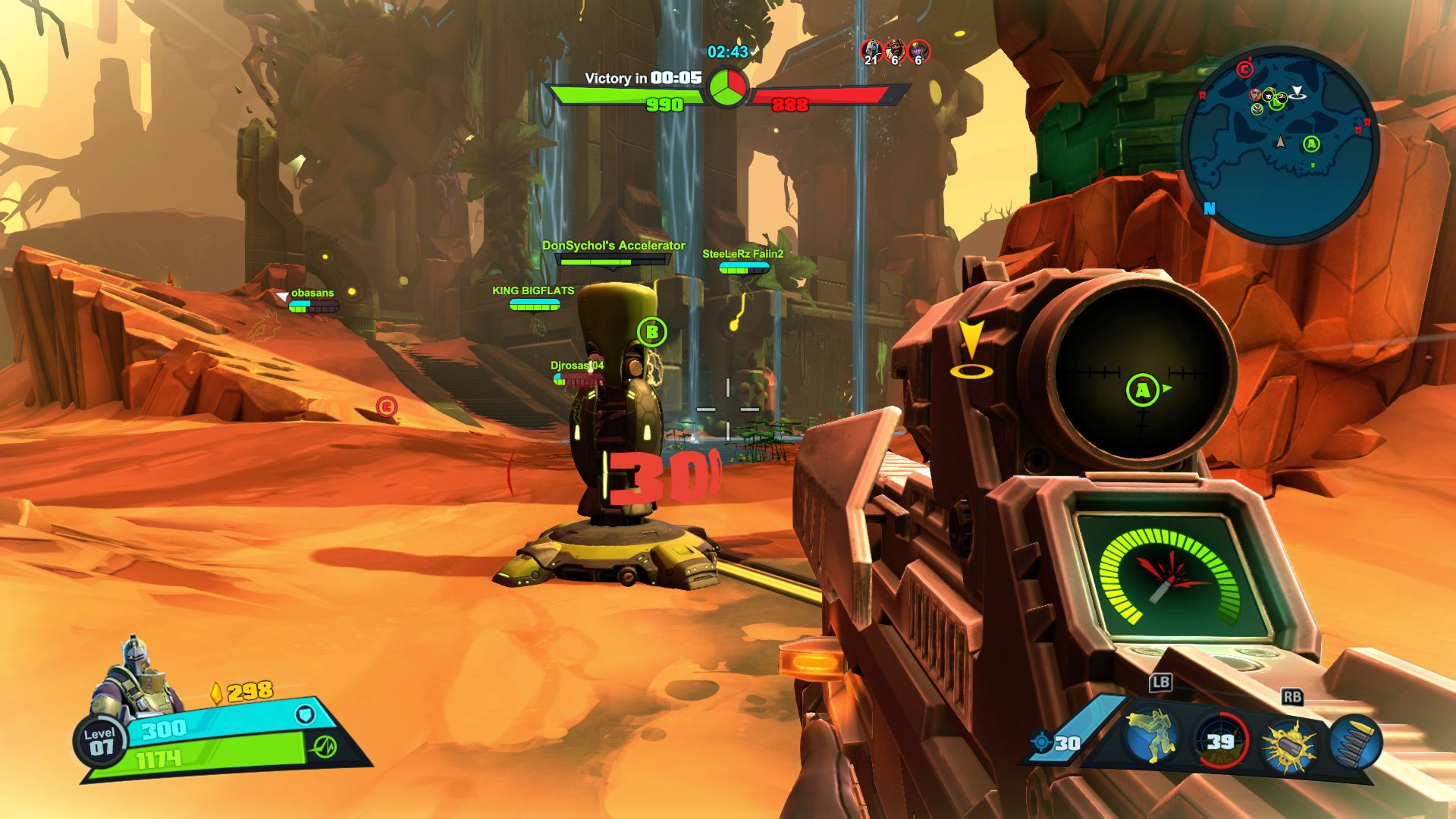
Task: Activate the running soldier ability icon
Action: coord(1151,737)
